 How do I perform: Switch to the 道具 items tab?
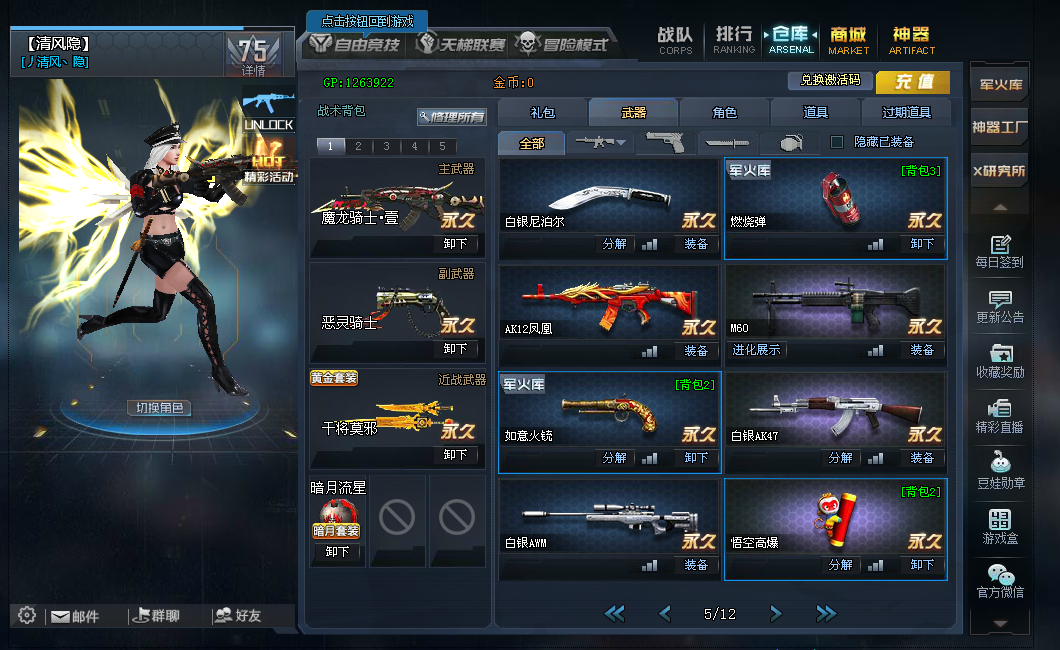(815, 113)
